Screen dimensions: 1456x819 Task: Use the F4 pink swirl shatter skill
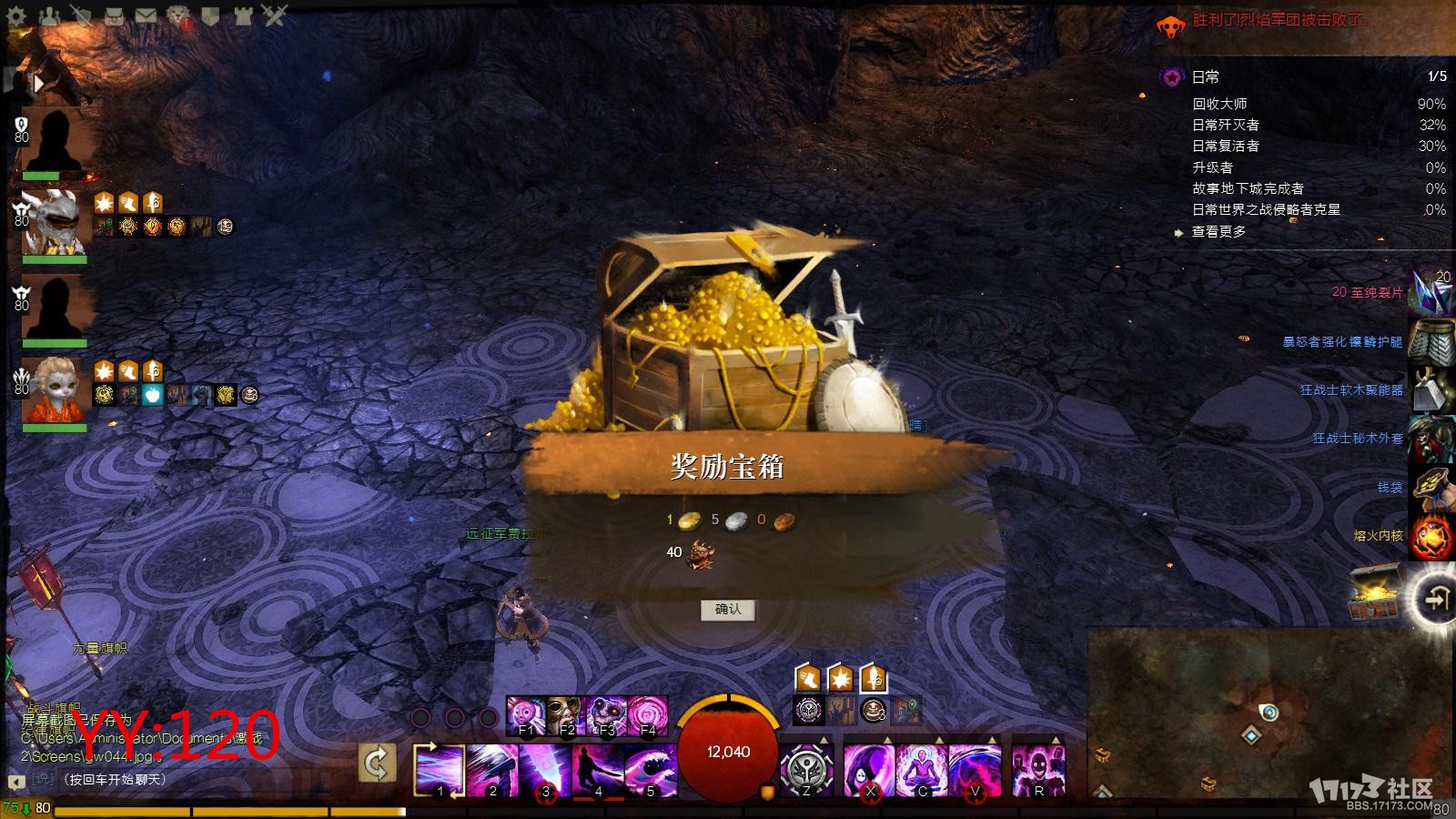pos(648,715)
